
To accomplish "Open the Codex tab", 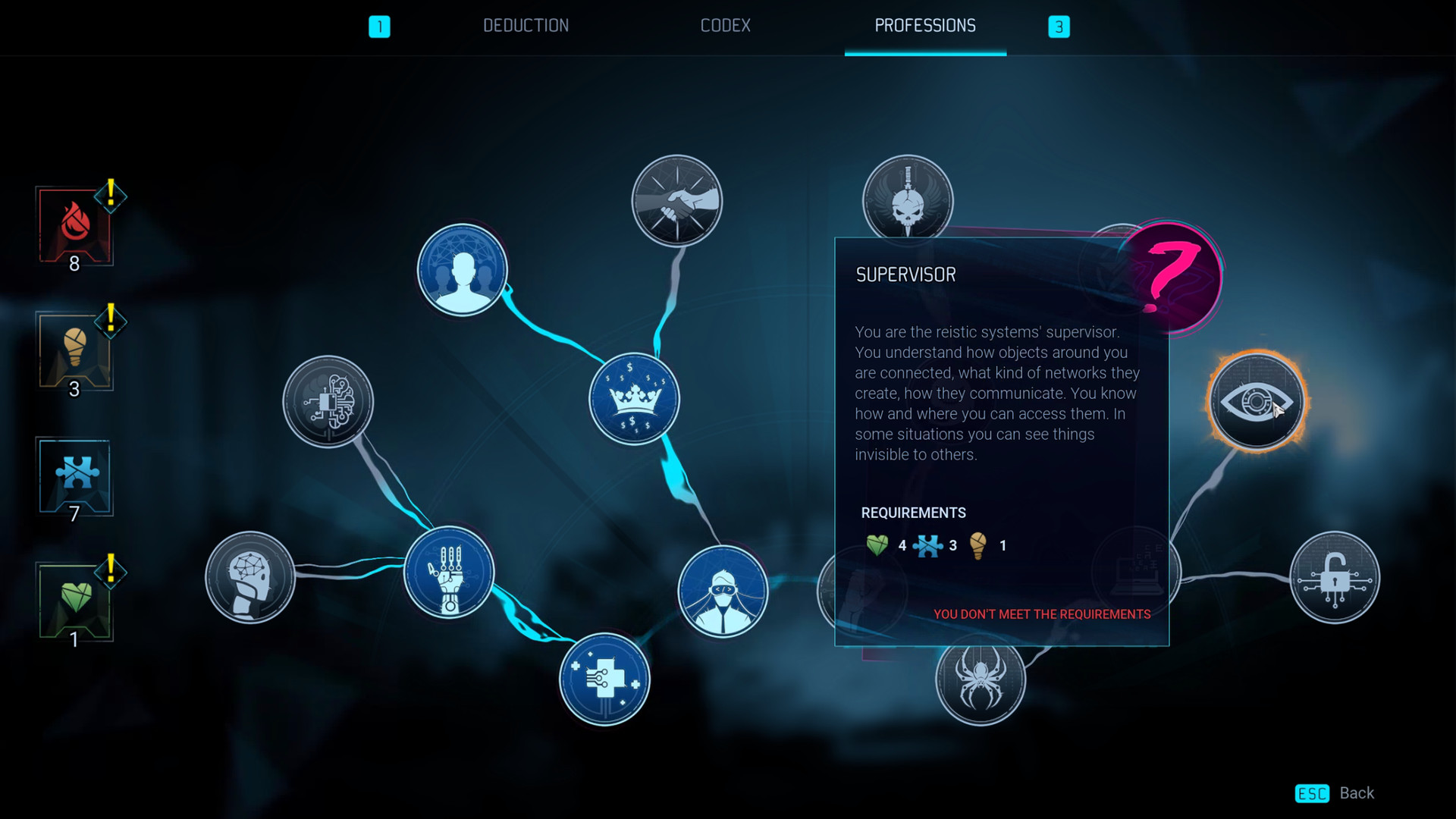I will [x=726, y=25].
